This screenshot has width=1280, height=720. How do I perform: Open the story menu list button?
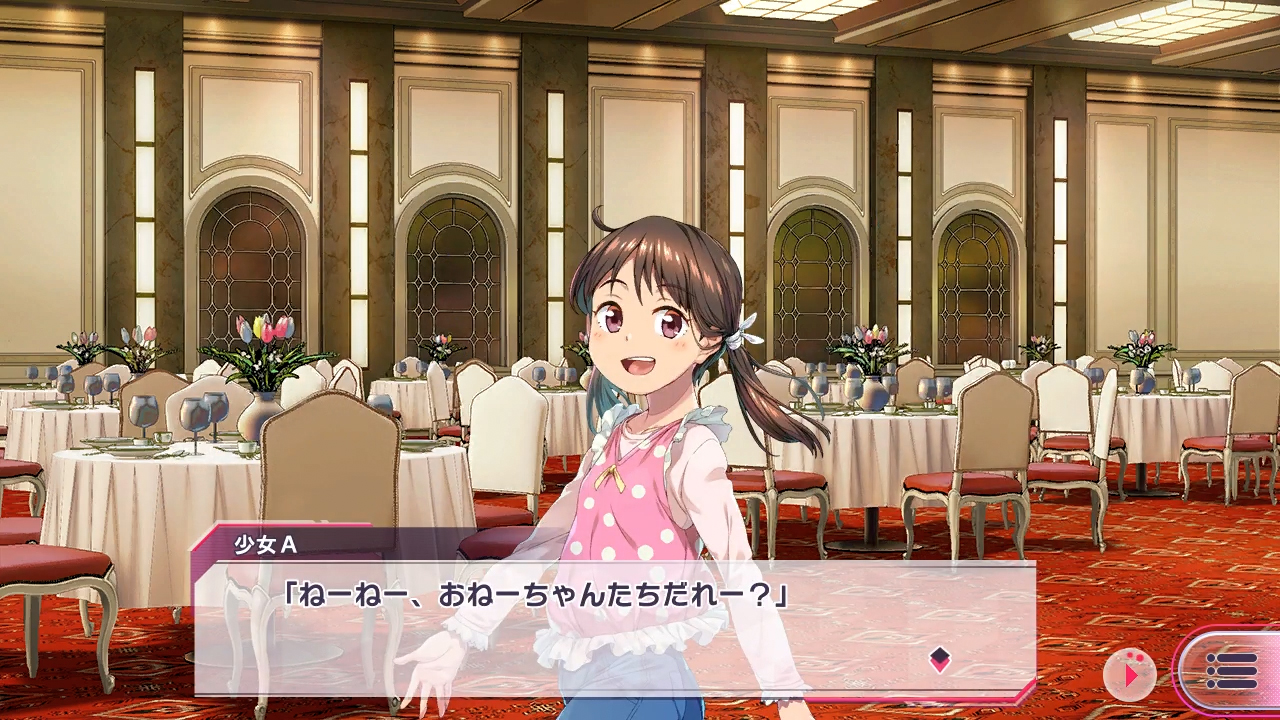tap(1231, 671)
